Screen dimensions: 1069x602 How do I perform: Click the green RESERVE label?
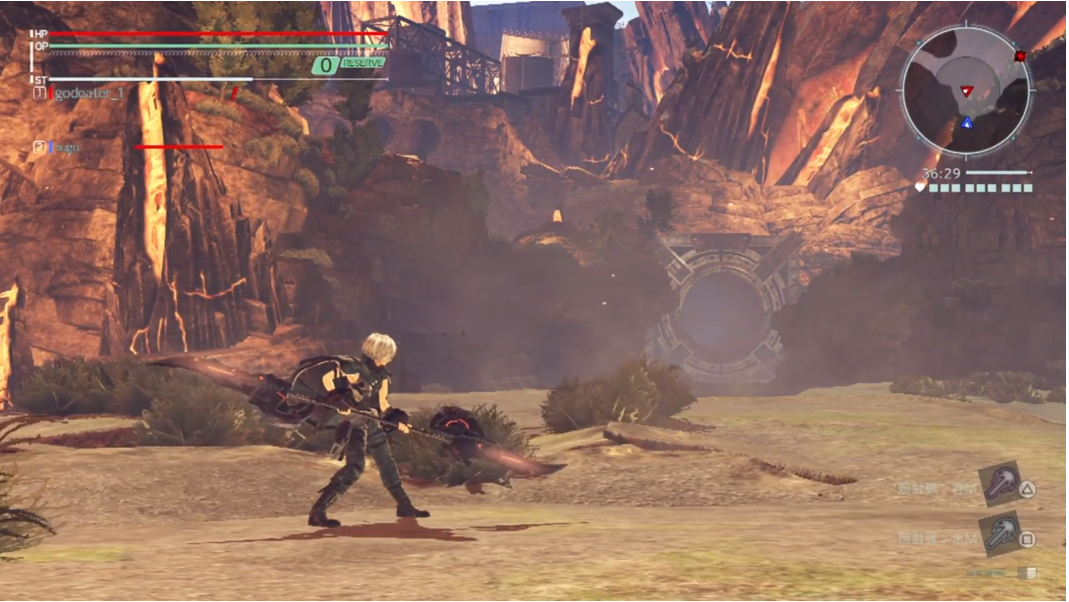363,63
